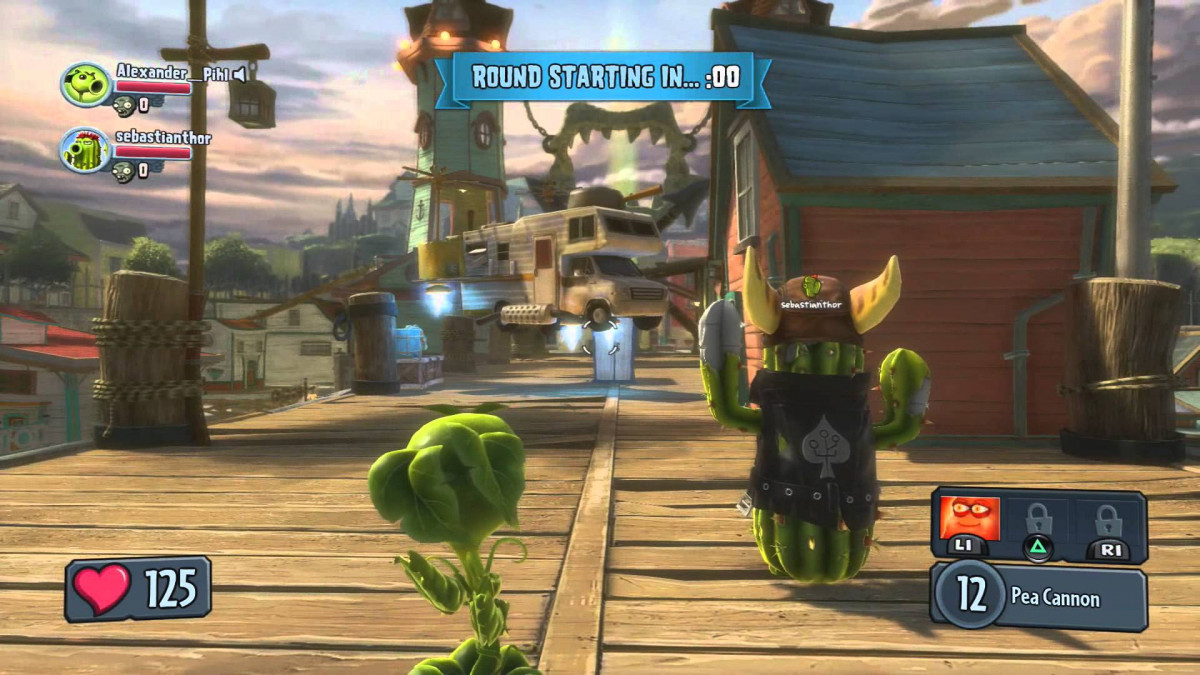Activate the Chili Bean Bomb ability icon
The image size is (1200, 675).
970,520
